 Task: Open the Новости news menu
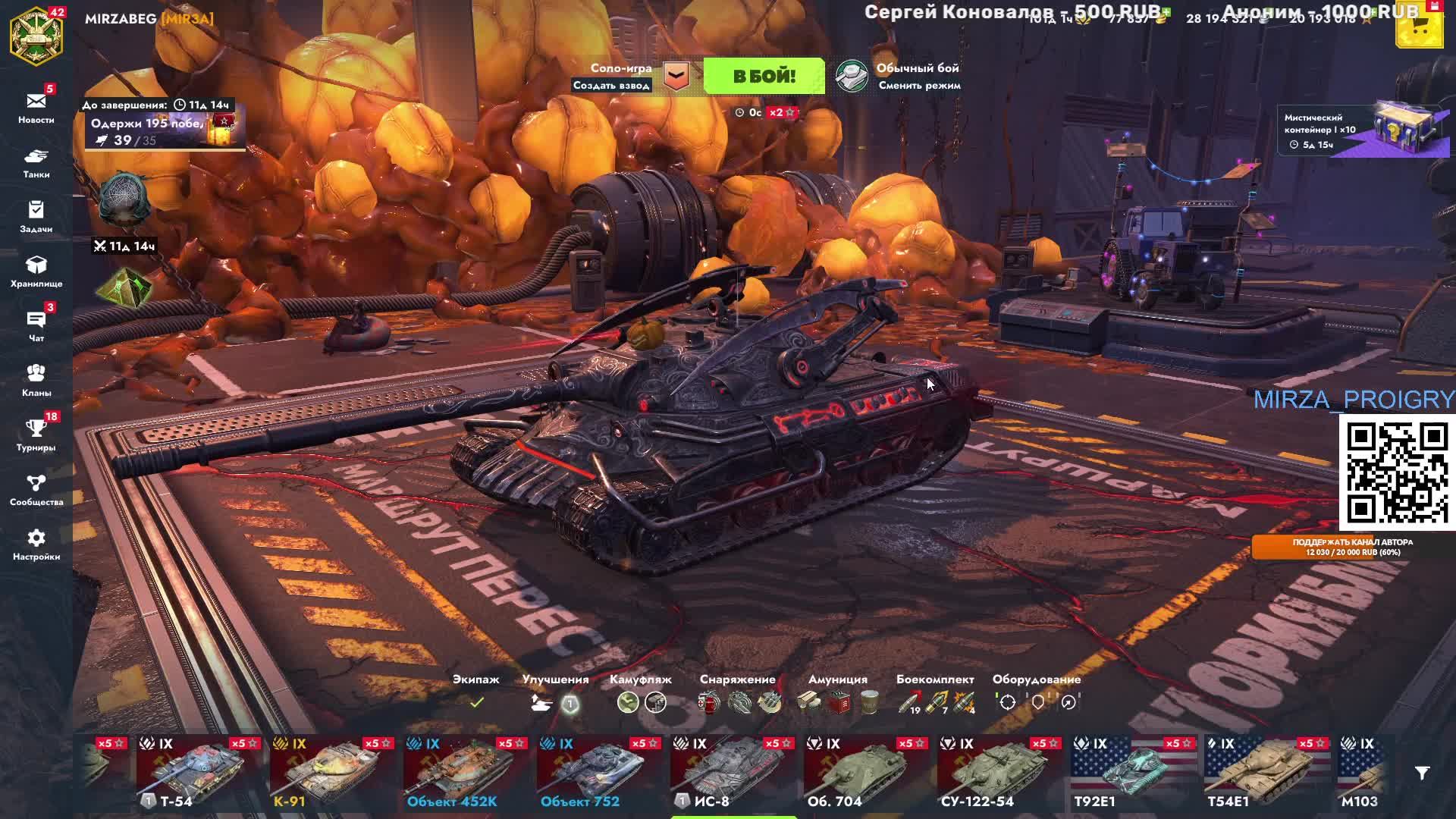[36, 107]
